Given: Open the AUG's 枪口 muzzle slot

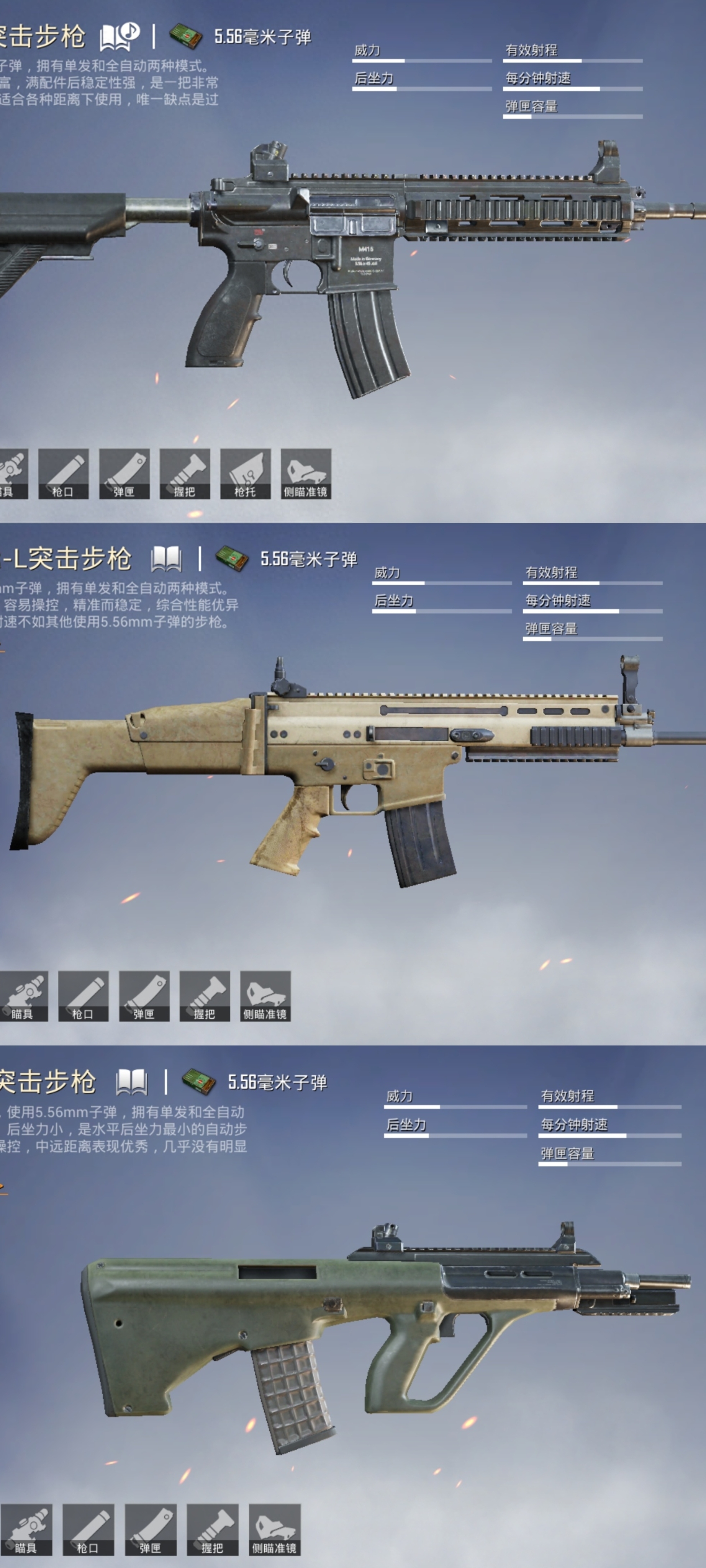Looking at the screenshot, I should 88,1529.
